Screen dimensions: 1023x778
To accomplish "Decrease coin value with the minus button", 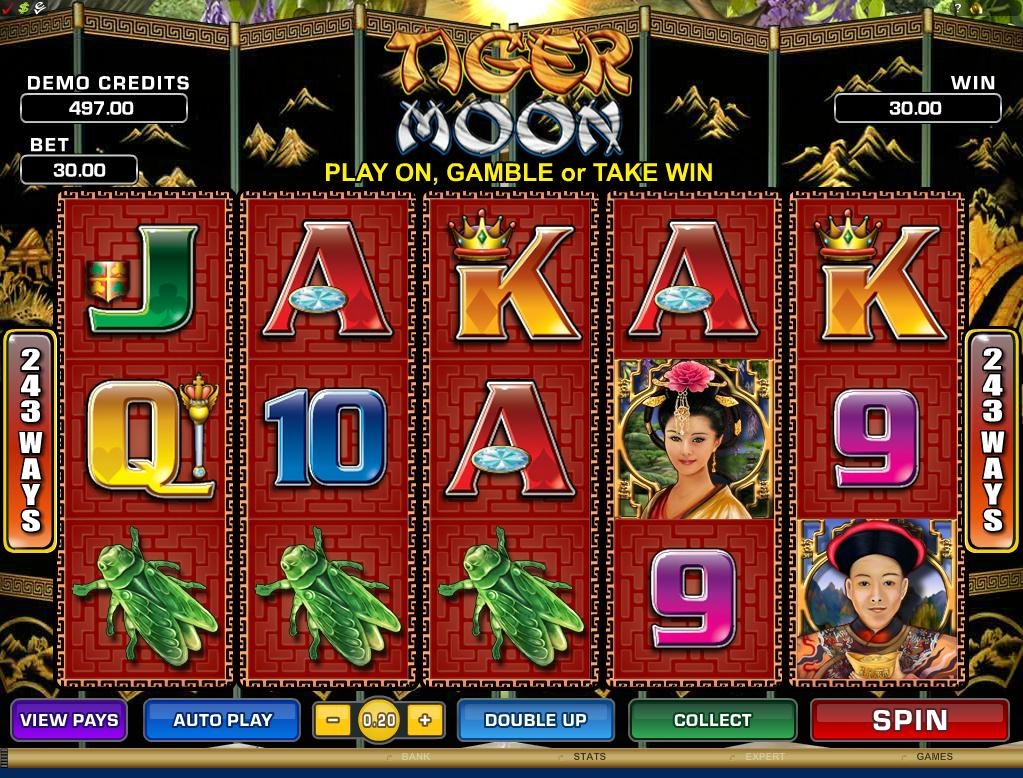I will tap(333, 720).
